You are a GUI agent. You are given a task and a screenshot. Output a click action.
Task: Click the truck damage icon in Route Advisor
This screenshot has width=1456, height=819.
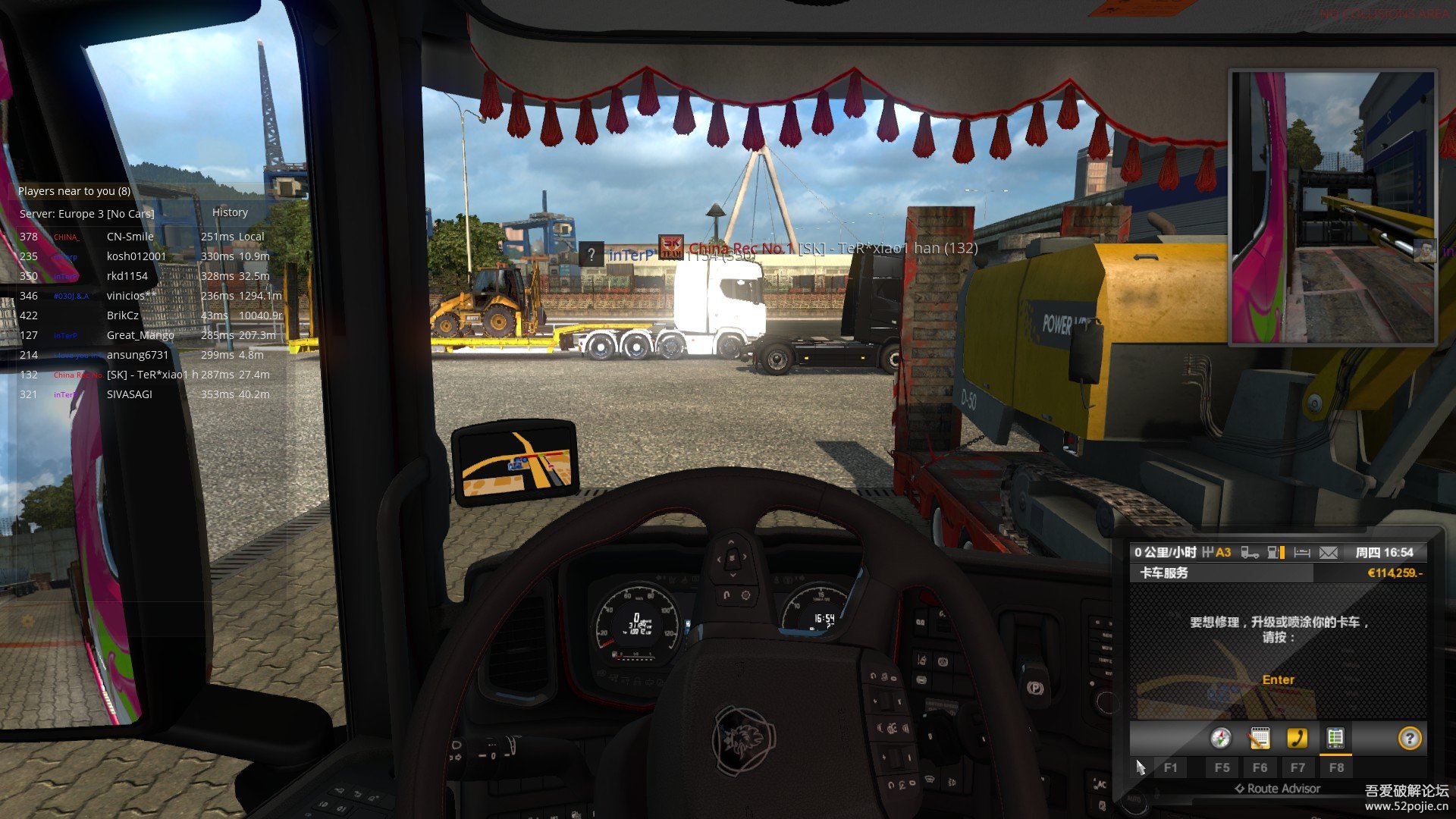click(1249, 553)
